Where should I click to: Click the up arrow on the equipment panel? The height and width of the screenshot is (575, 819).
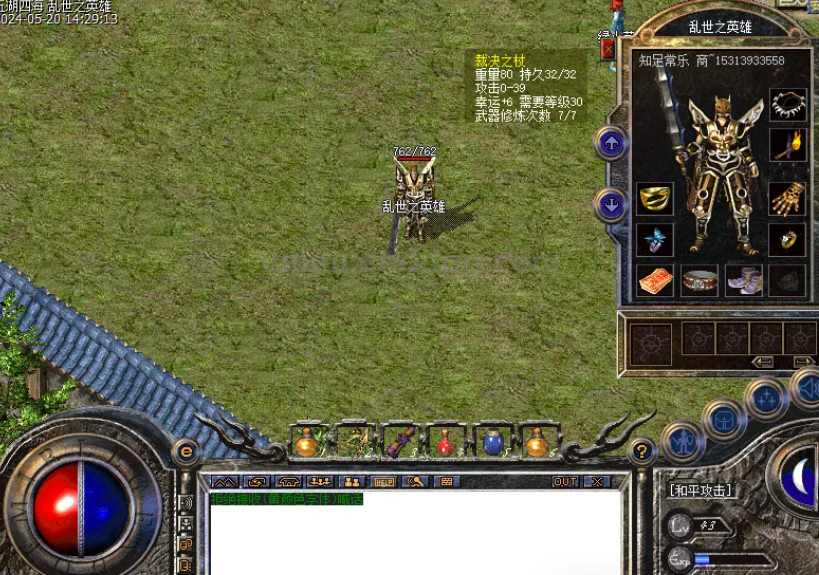(x=611, y=144)
